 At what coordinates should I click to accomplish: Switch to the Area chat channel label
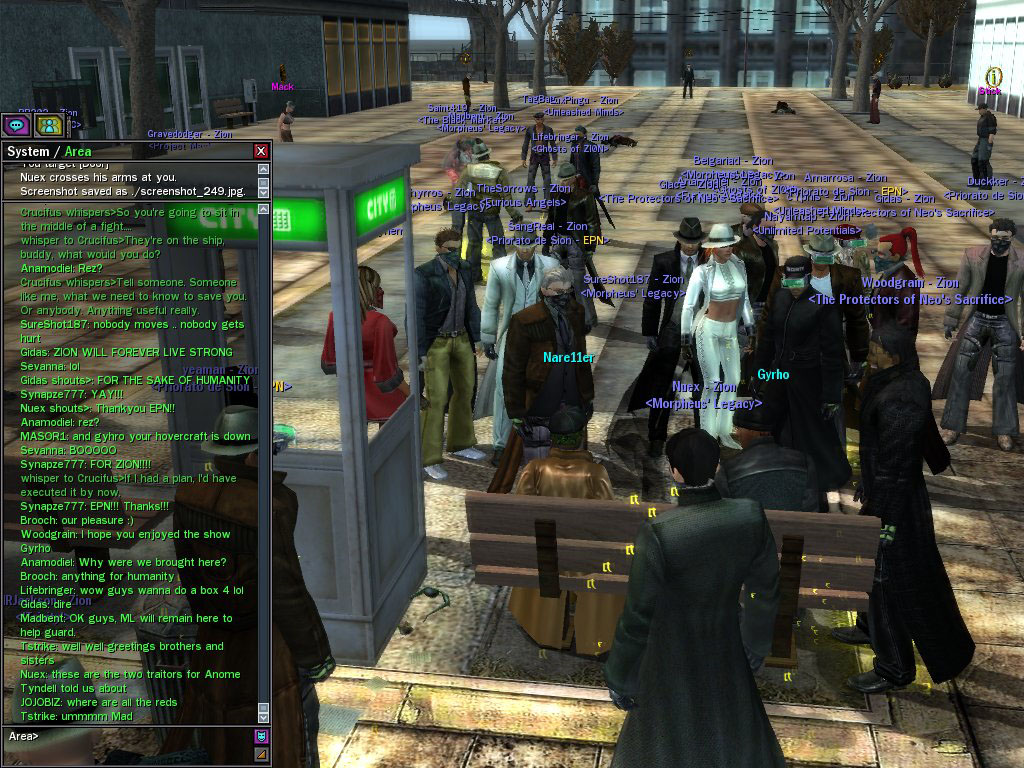(79, 151)
